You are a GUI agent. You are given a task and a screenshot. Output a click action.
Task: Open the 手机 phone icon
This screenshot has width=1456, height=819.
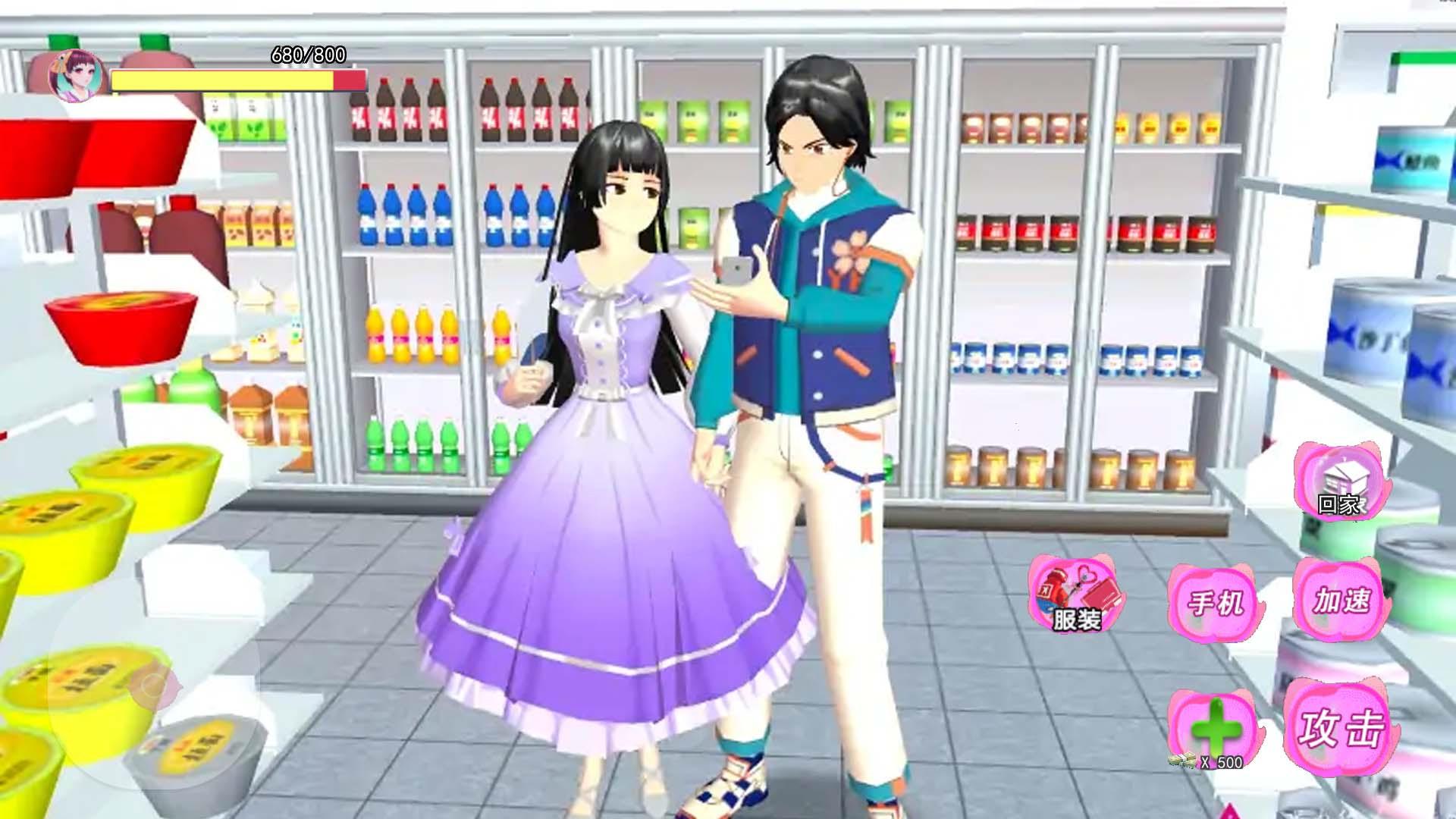coord(1213,599)
